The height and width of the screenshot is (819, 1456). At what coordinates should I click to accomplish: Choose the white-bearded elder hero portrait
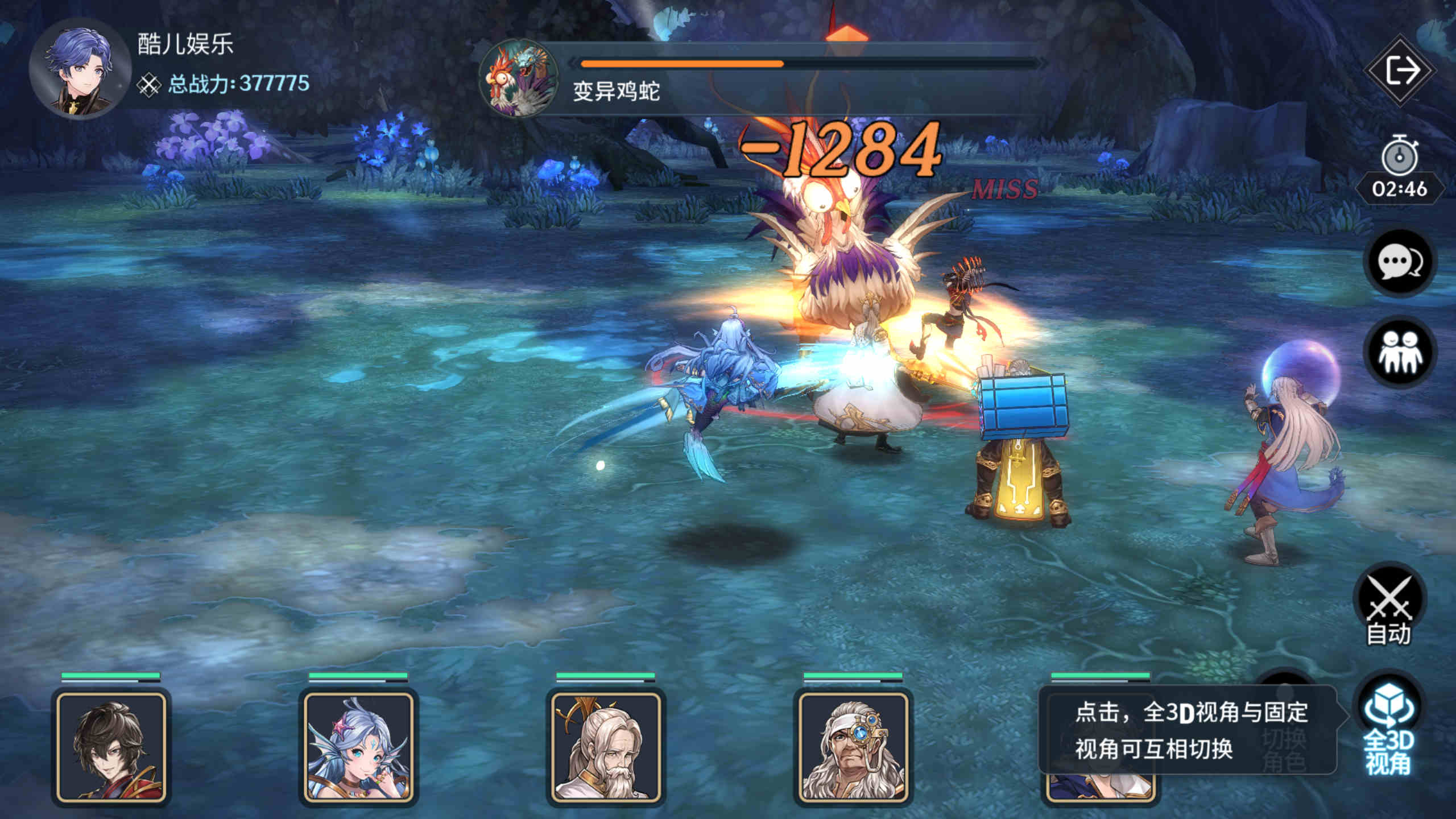pyautogui.click(x=606, y=747)
